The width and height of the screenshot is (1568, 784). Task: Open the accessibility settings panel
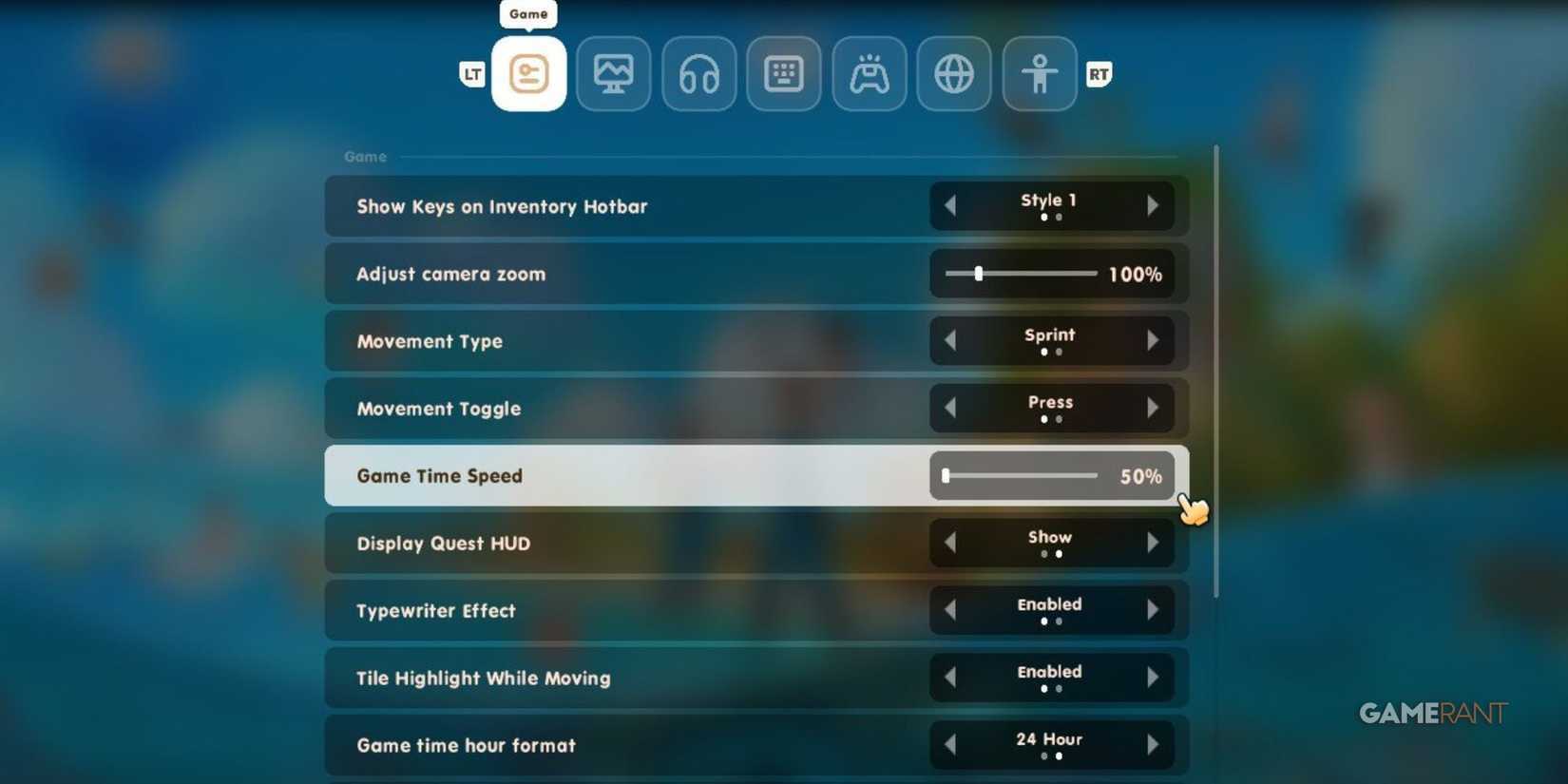[x=1038, y=73]
